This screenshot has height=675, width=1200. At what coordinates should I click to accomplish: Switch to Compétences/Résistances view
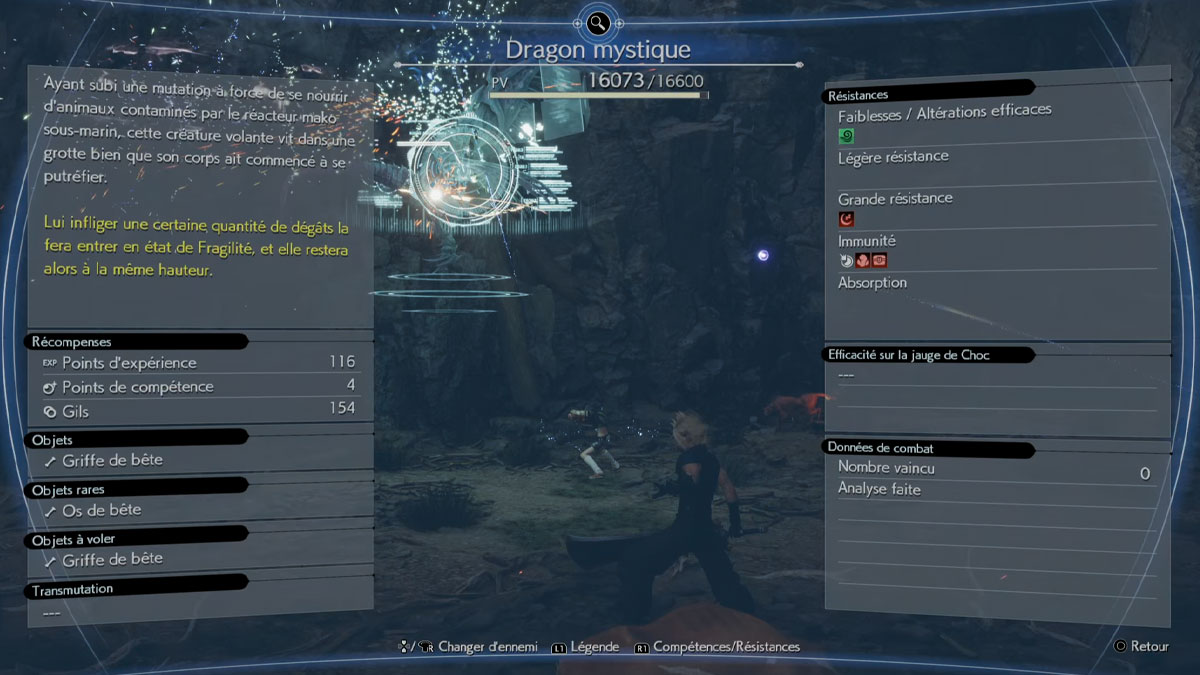click(725, 647)
